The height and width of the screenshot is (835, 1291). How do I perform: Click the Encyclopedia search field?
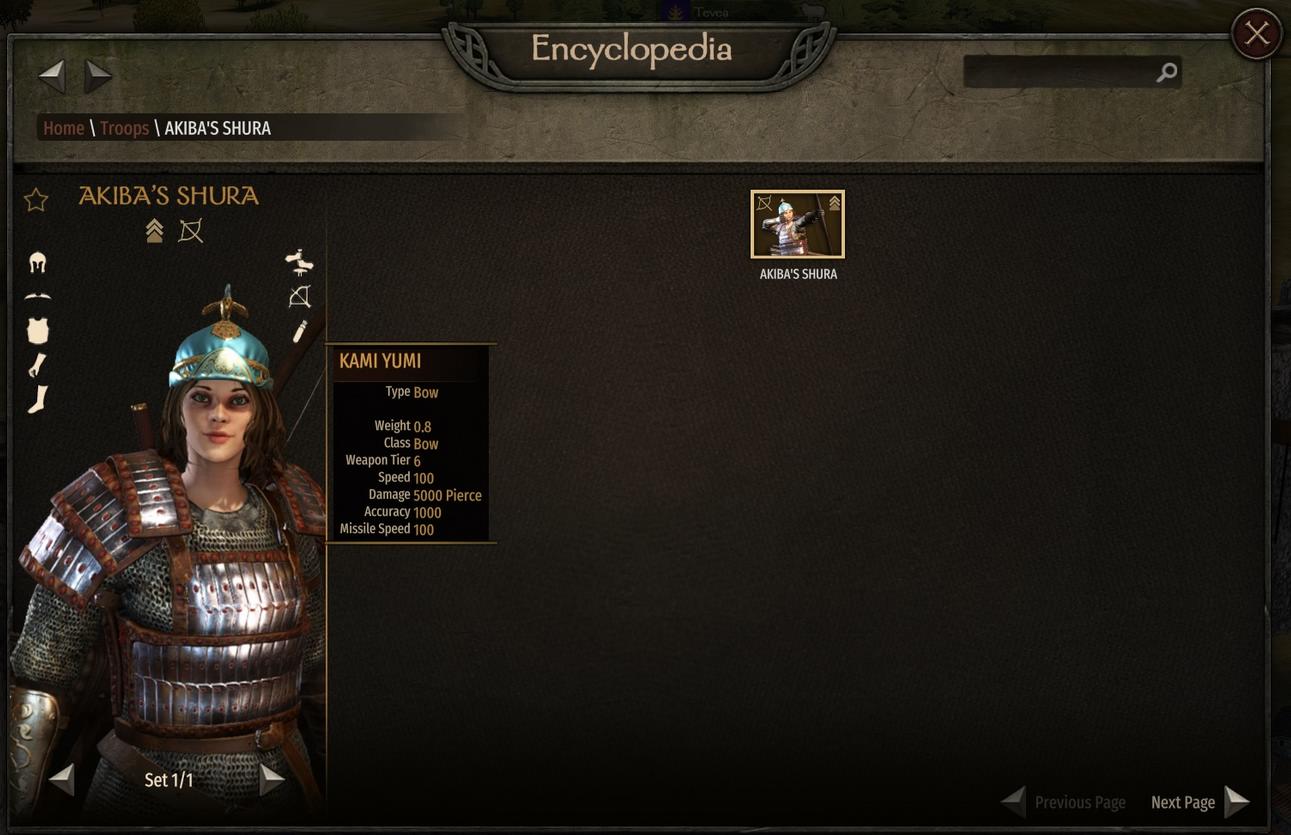(x=1060, y=72)
